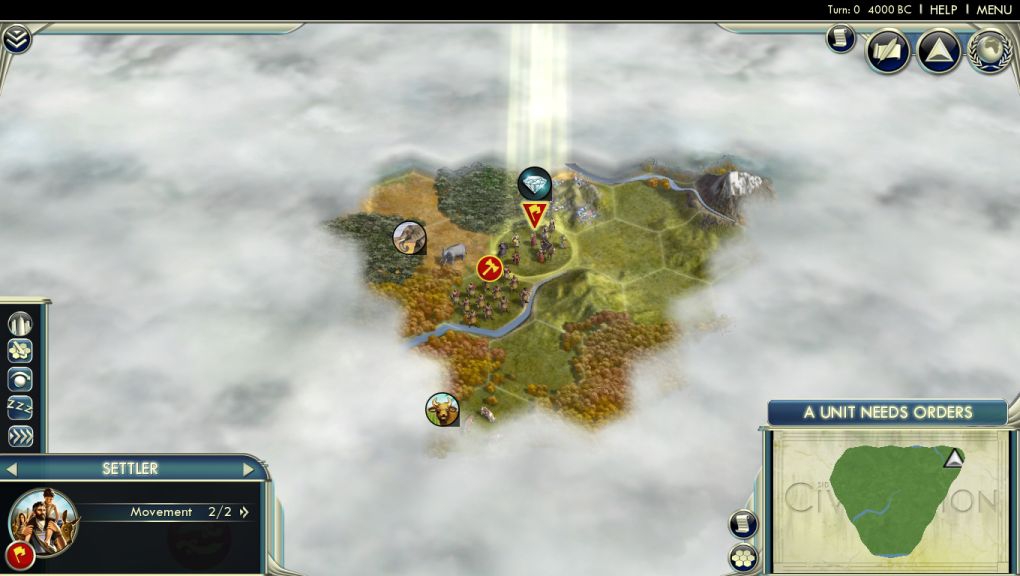
Task: Click the triple chevron unit action button
Action: click(x=20, y=436)
